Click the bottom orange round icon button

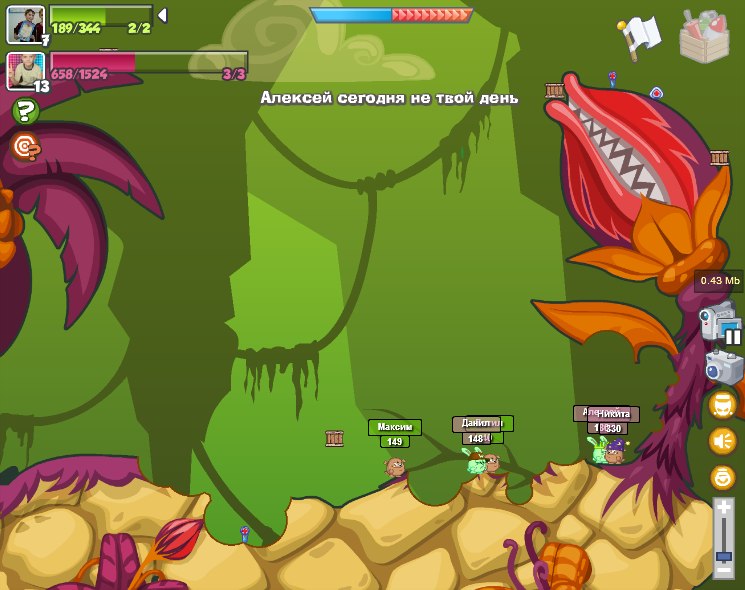click(x=722, y=477)
